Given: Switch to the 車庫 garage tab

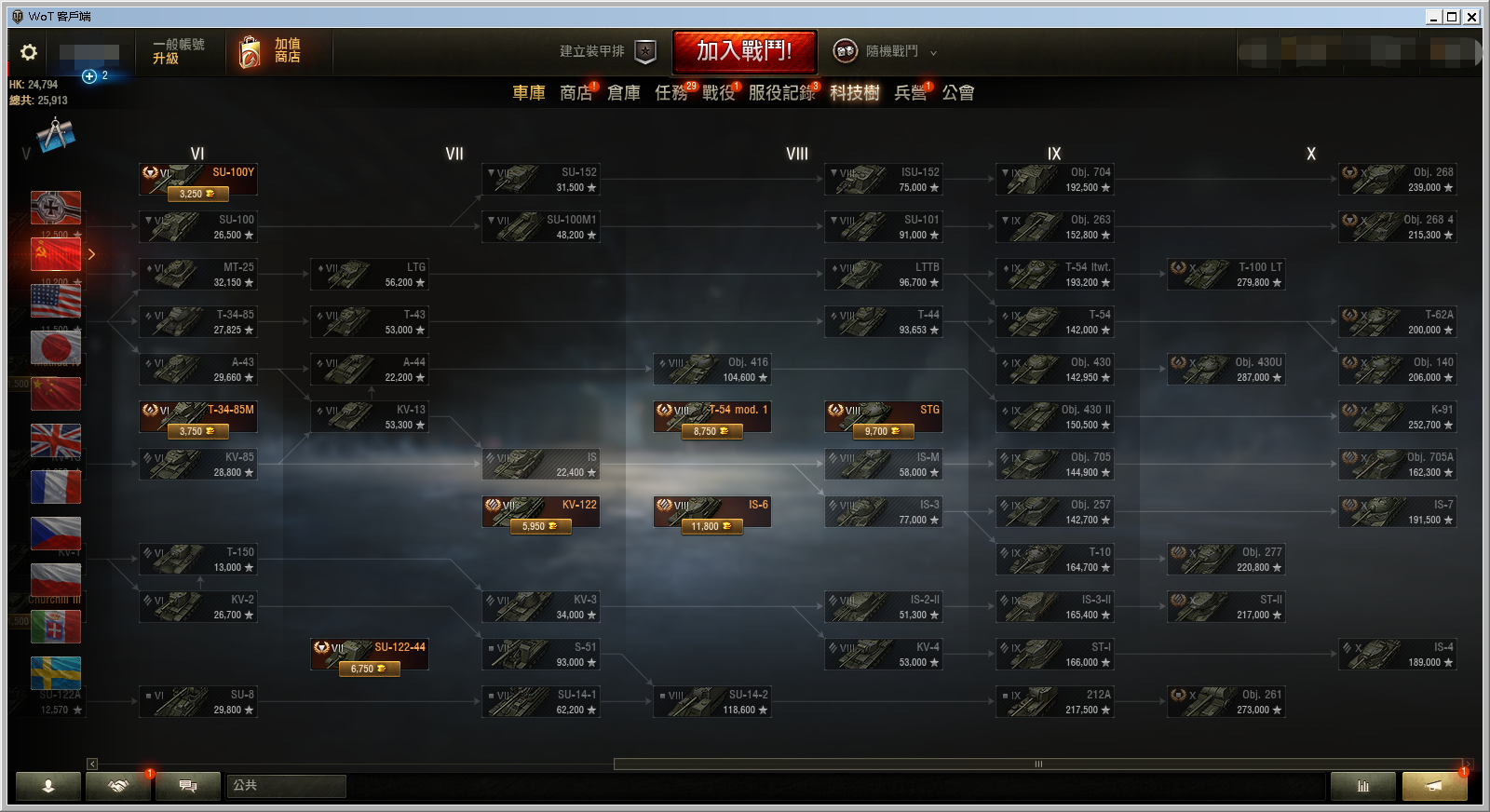Looking at the screenshot, I should (528, 92).
